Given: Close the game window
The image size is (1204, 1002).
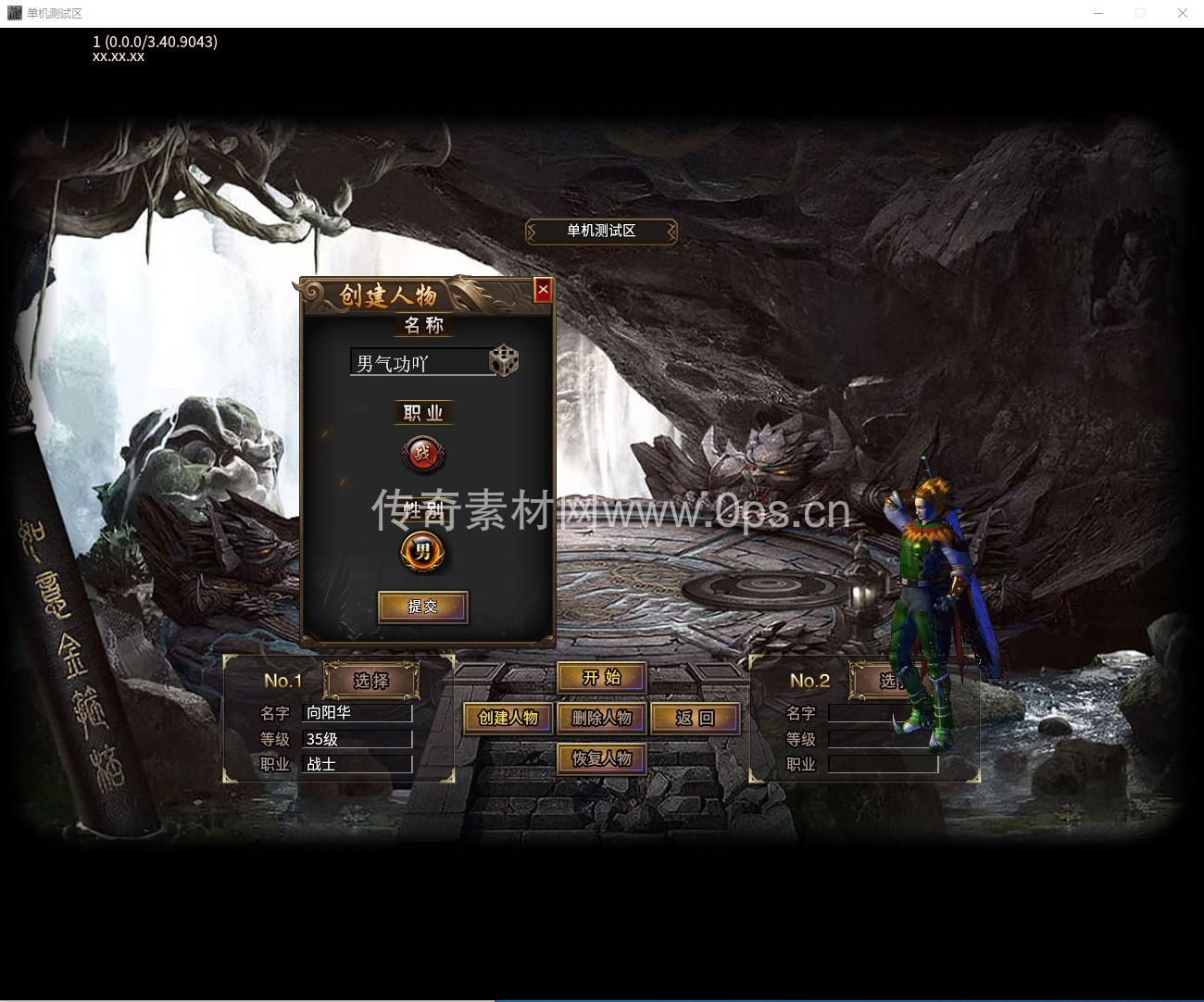Looking at the screenshot, I should (1183, 13).
